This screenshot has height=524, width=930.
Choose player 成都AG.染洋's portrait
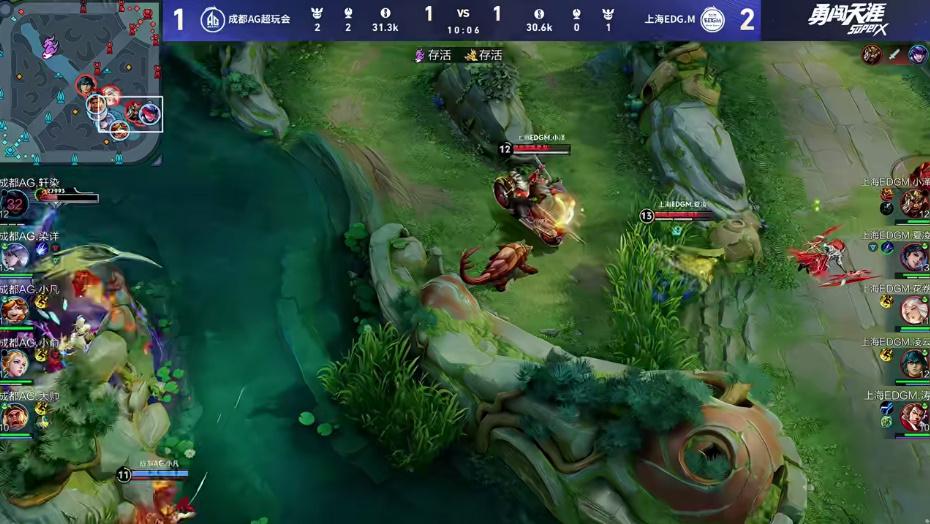pos(14,257)
